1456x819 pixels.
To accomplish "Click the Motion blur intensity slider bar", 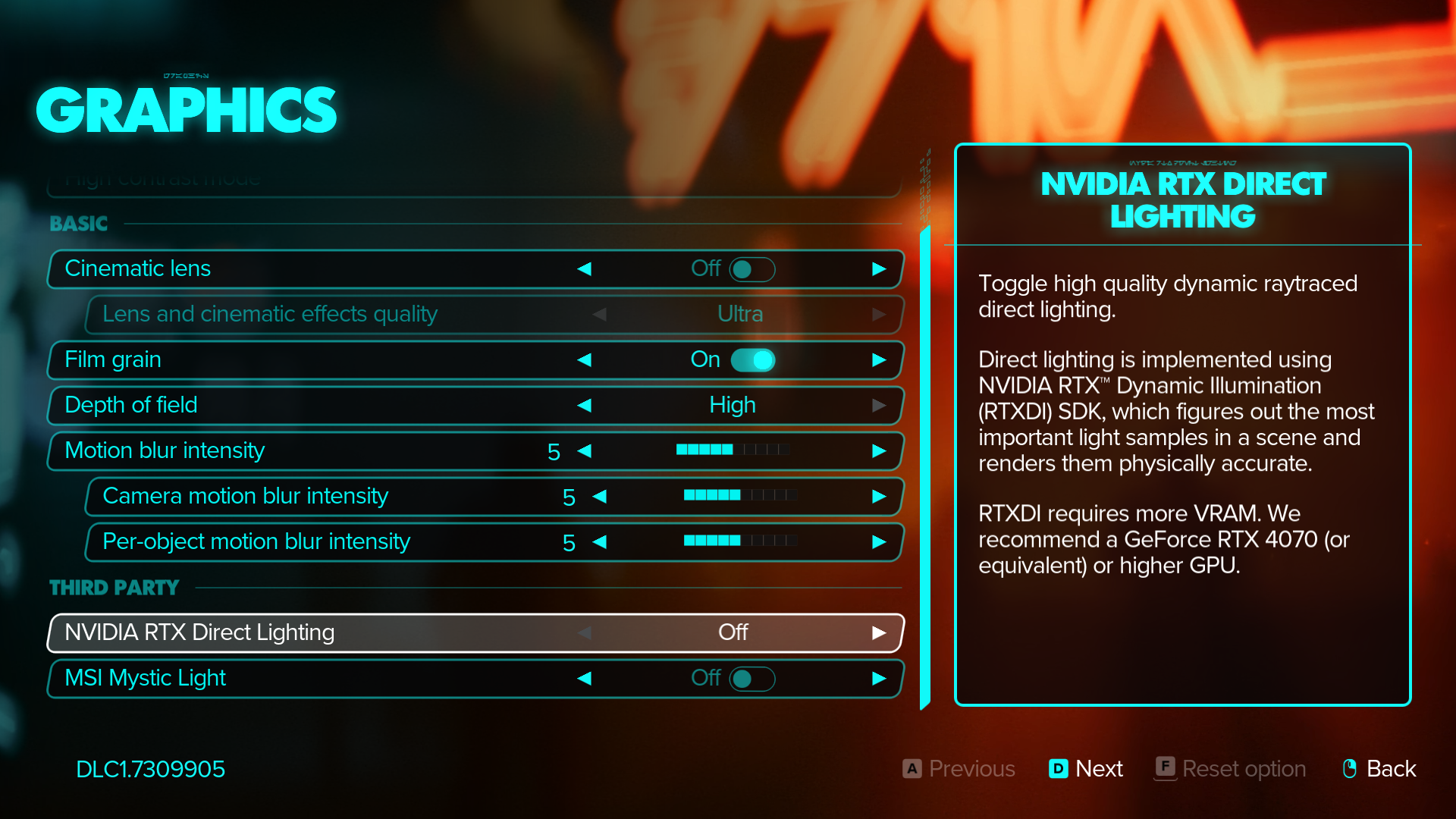I will 733,450.
